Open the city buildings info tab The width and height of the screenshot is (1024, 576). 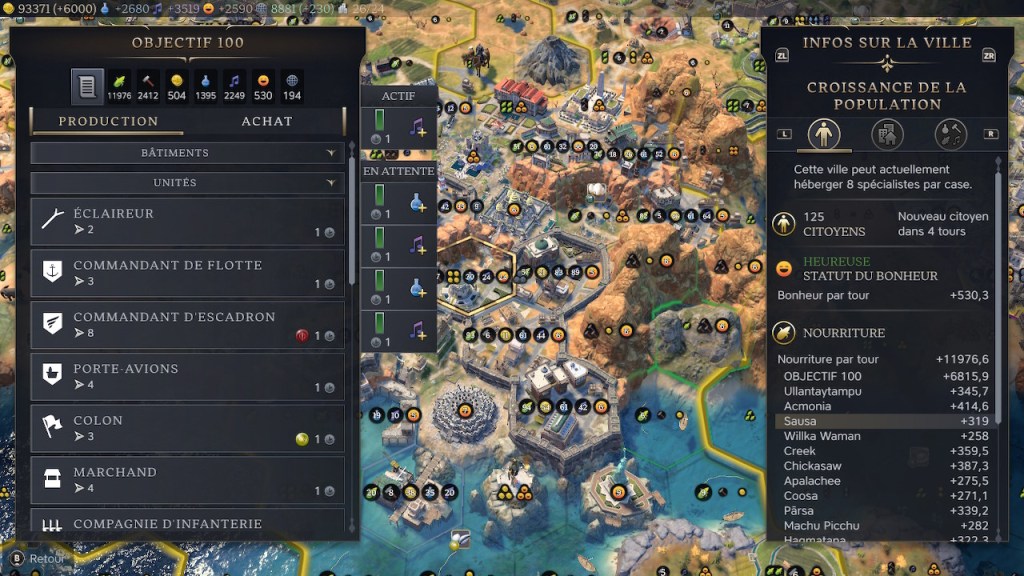point(887,133)
